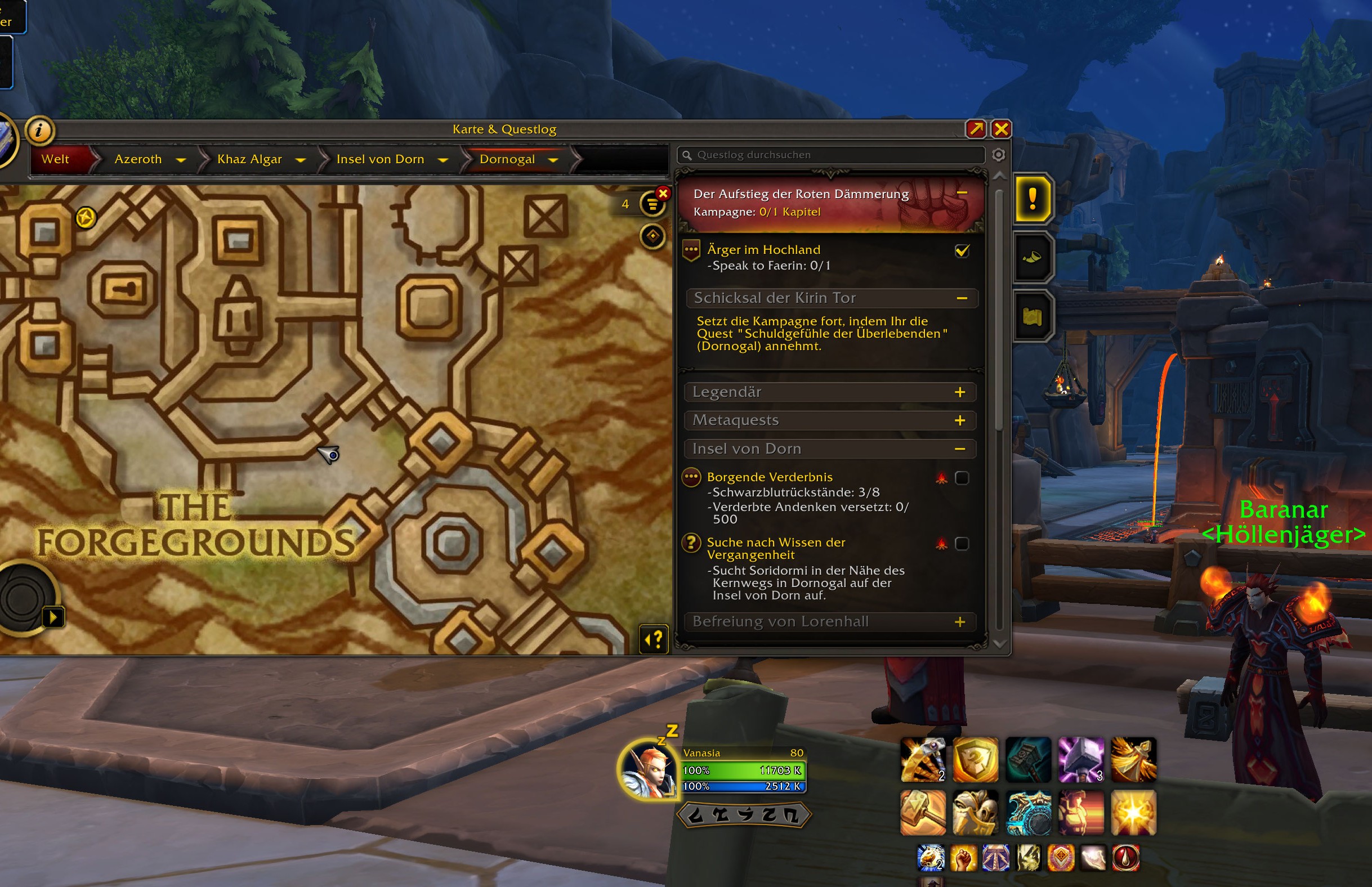This screenshot has width=1372, height=887.
Task: Untrack the Ärger im Hochland quest
Action: coord(962,251)
